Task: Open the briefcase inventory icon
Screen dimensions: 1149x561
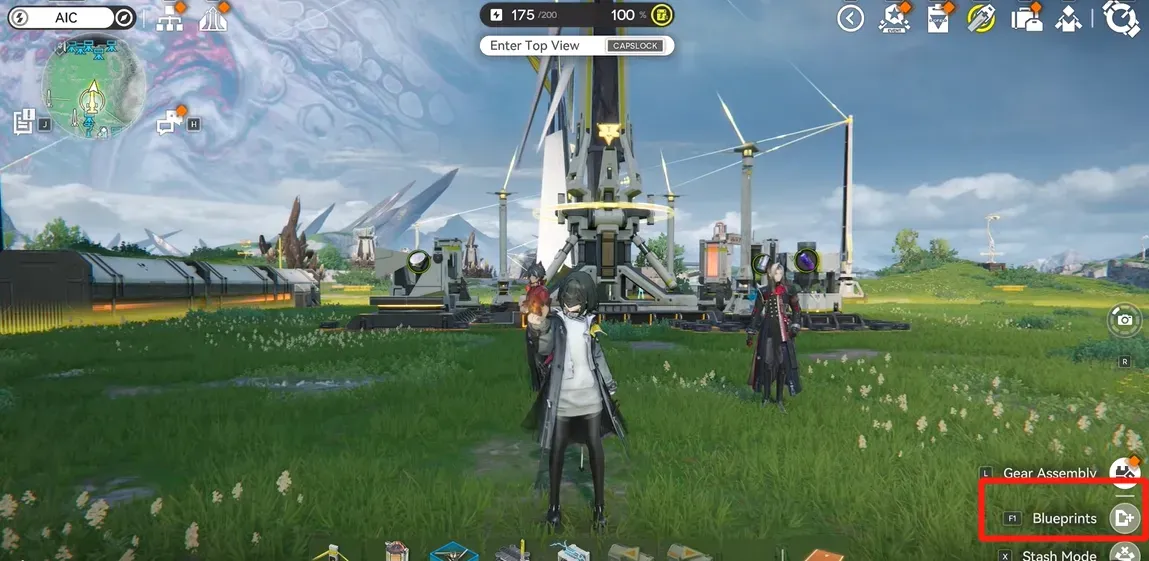Action: point(1024,19)
